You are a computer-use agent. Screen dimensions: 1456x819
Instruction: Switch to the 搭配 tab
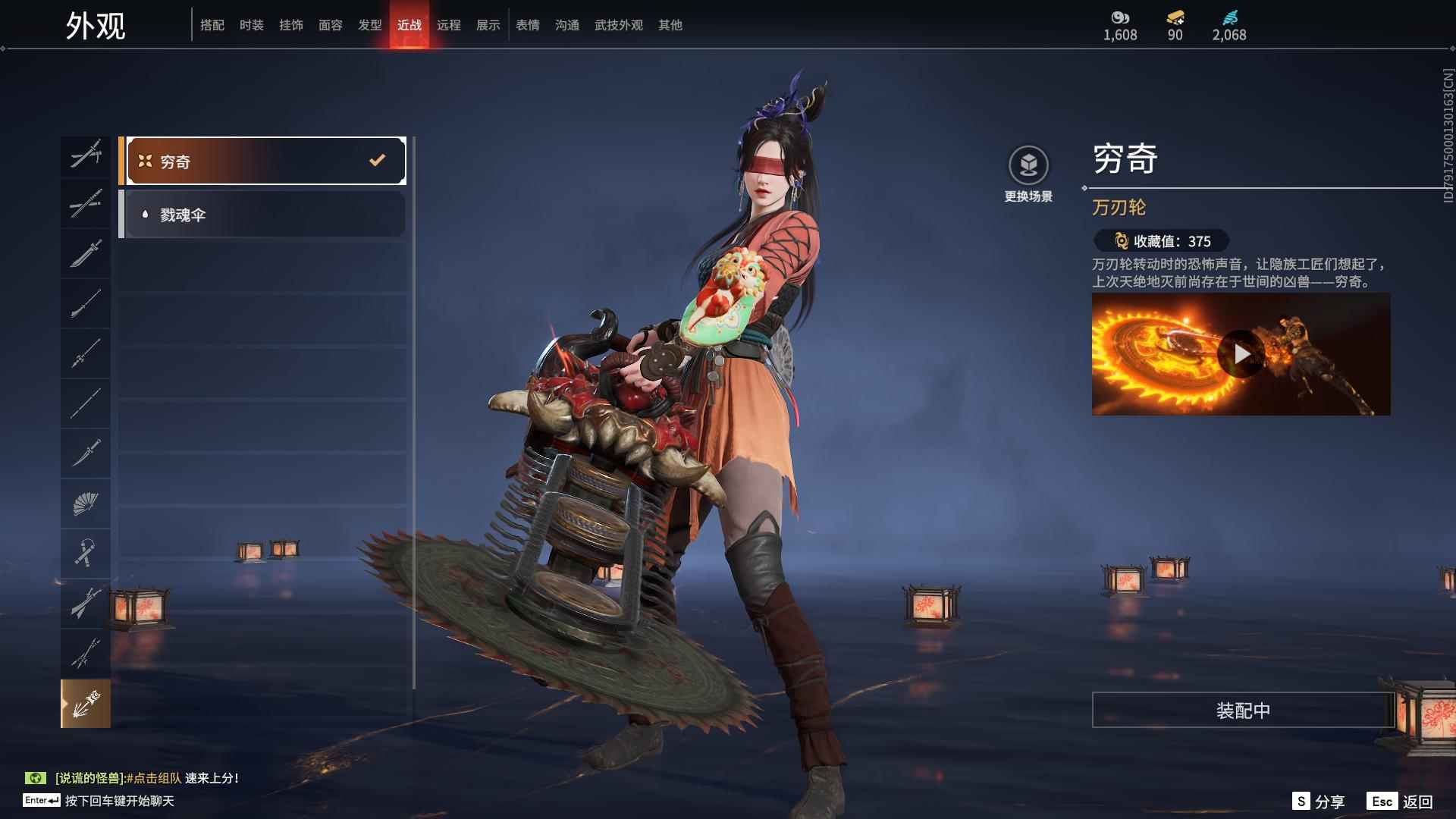212,25
